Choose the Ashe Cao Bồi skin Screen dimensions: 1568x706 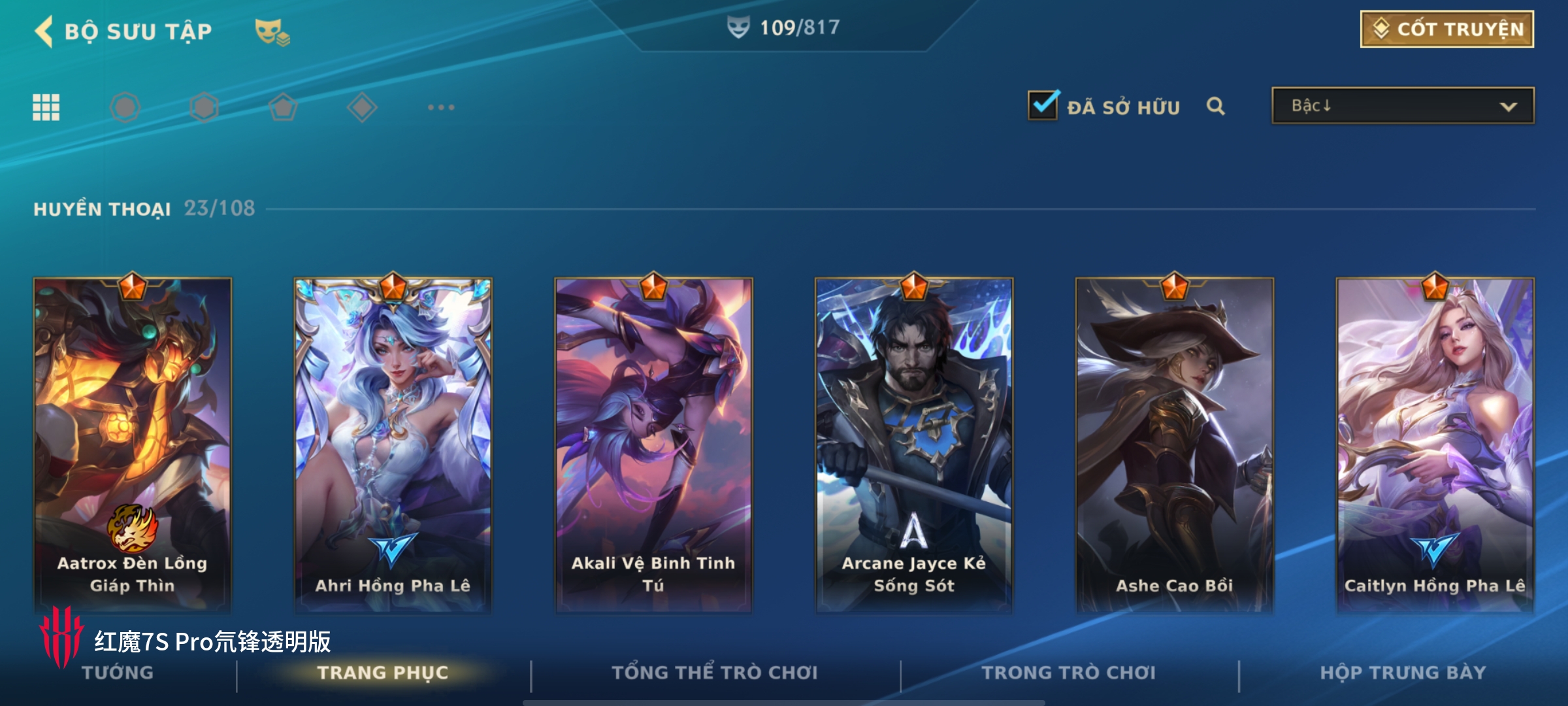1174,445
